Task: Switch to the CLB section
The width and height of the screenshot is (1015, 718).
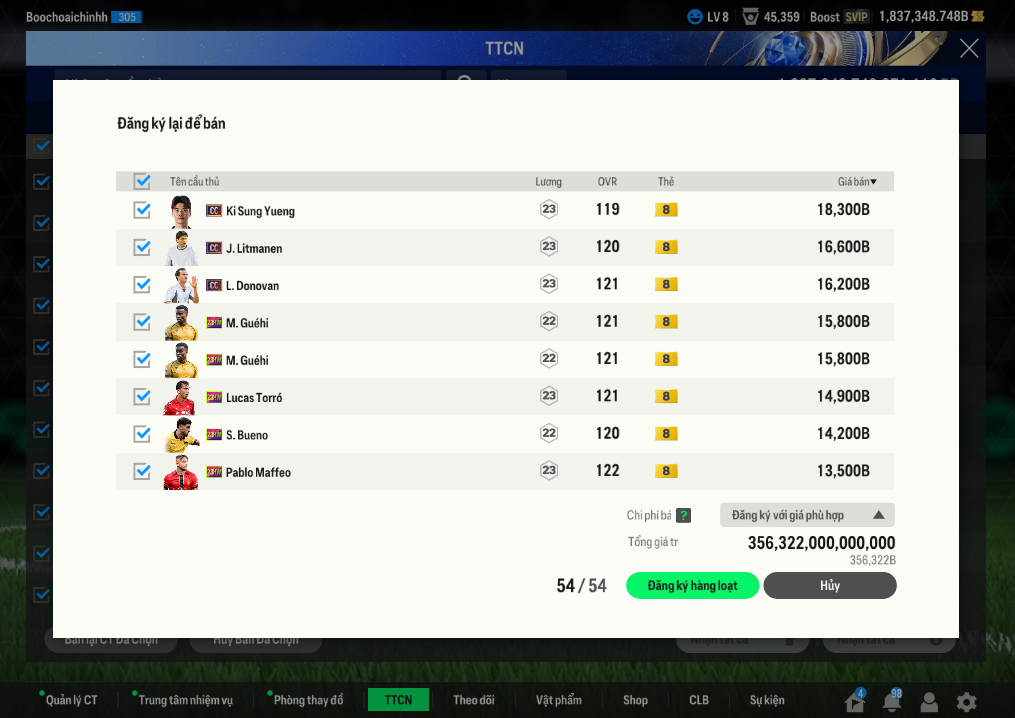Action: (x=699, y=700)
